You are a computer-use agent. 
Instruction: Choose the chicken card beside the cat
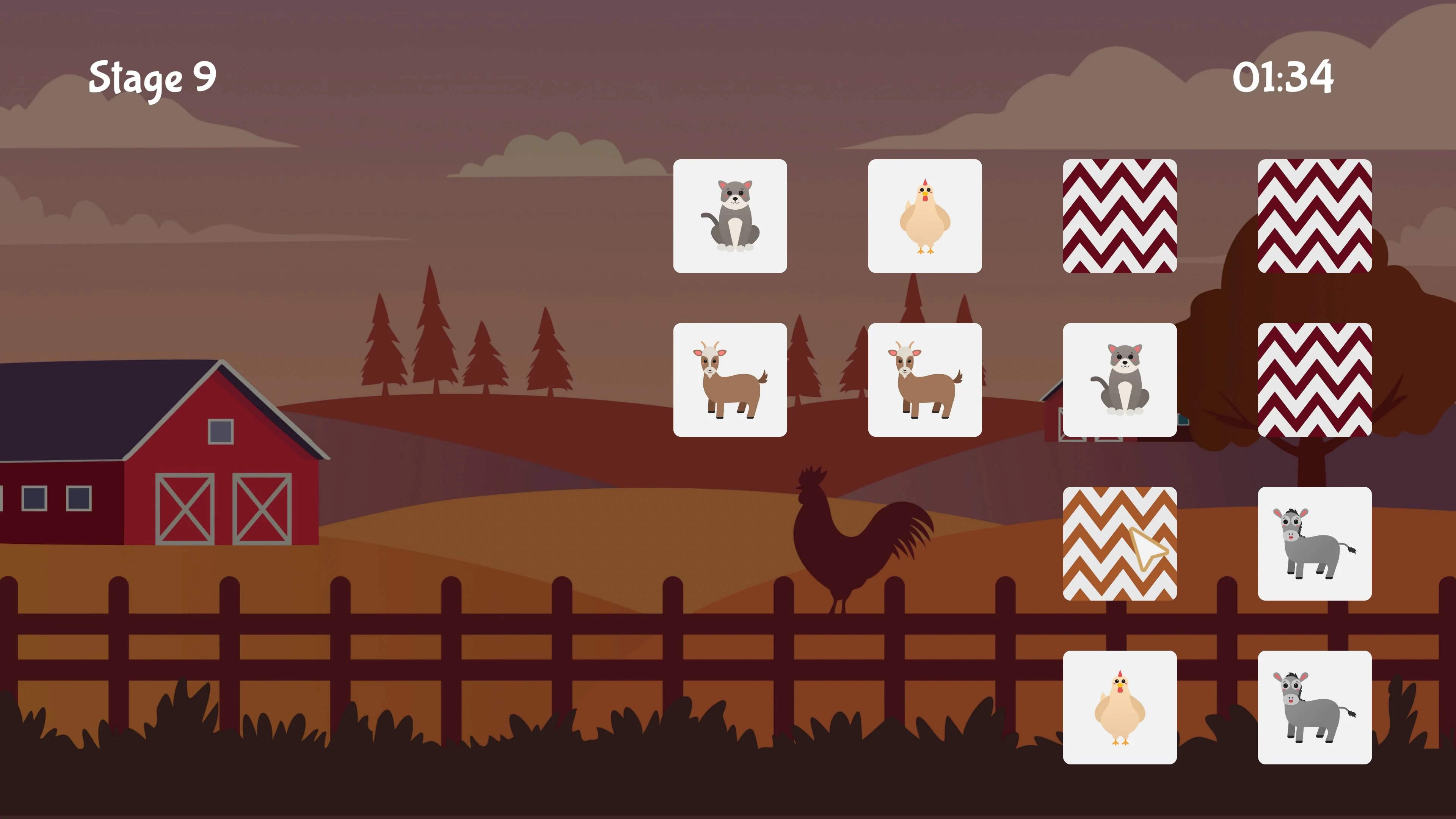tap(925, 216)
